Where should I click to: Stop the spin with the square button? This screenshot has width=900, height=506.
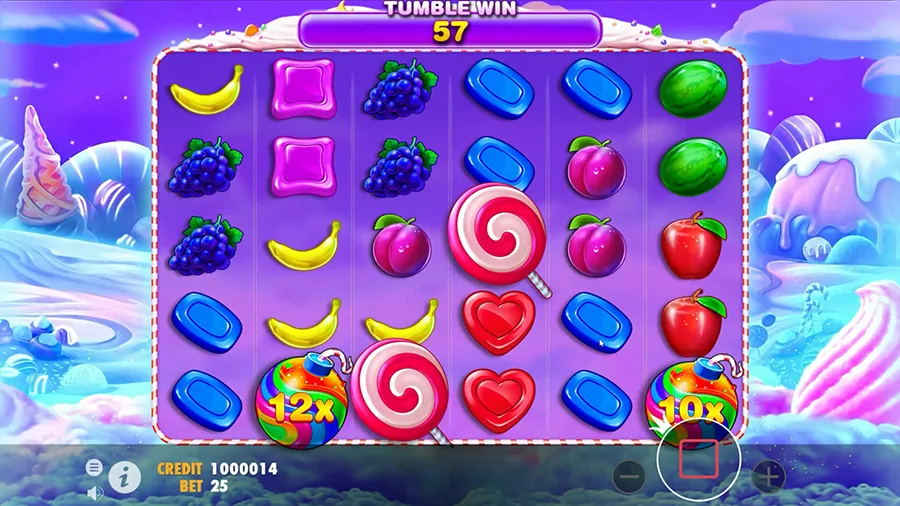(x=698, y=459)
